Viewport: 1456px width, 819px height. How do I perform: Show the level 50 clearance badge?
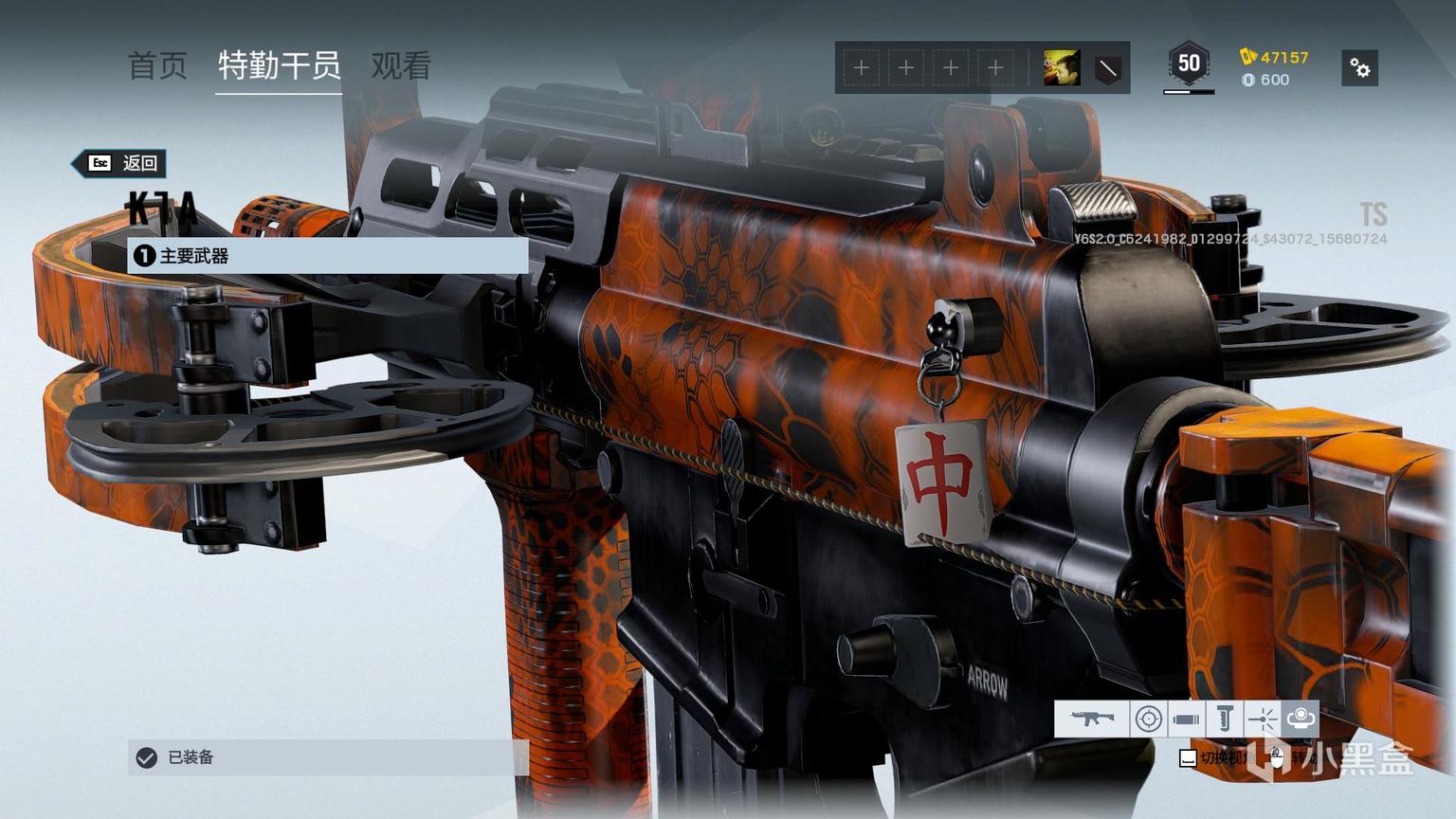(1189, 64)
